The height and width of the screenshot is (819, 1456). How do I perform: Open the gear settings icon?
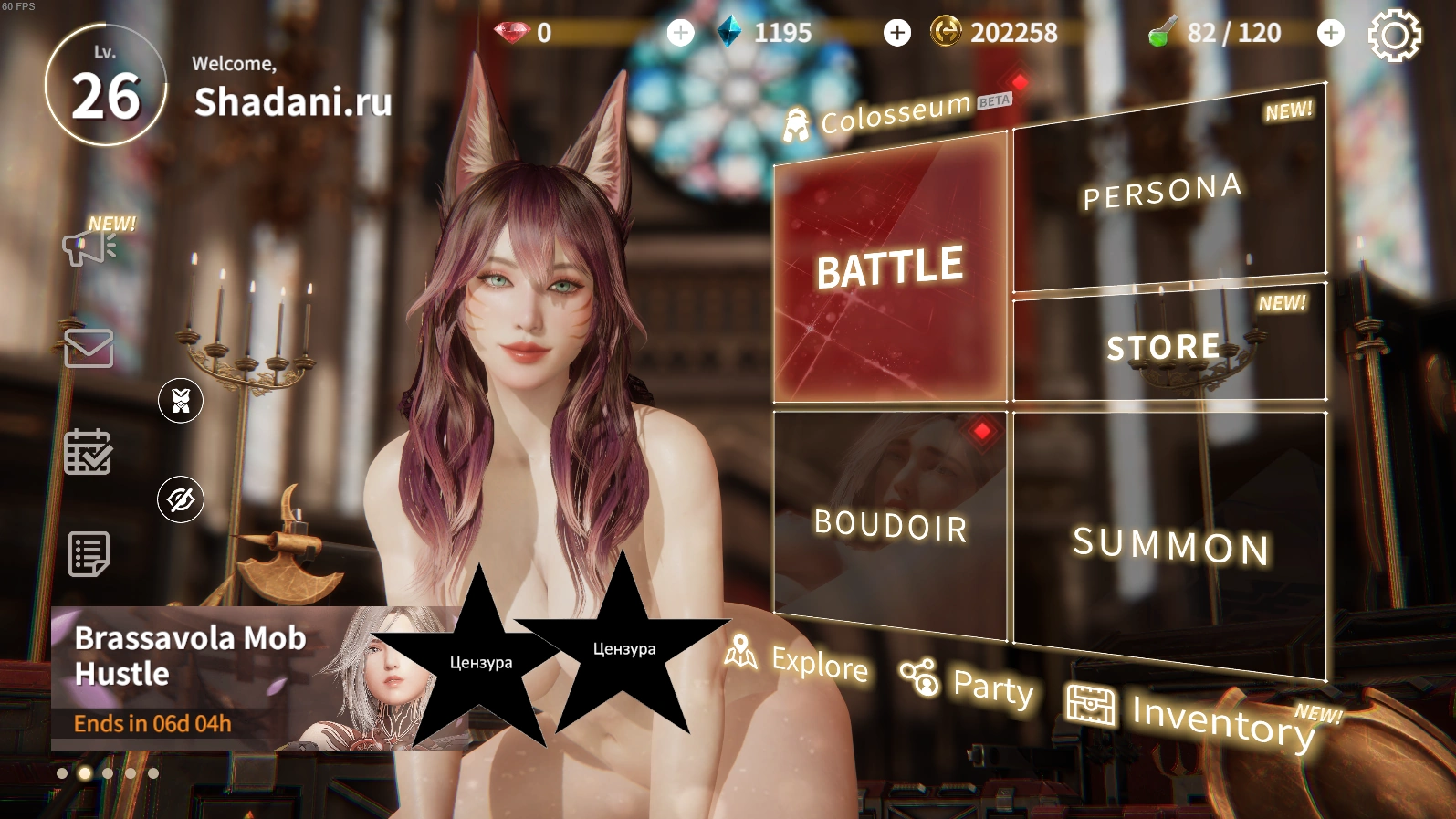(x=1394, y=35)
